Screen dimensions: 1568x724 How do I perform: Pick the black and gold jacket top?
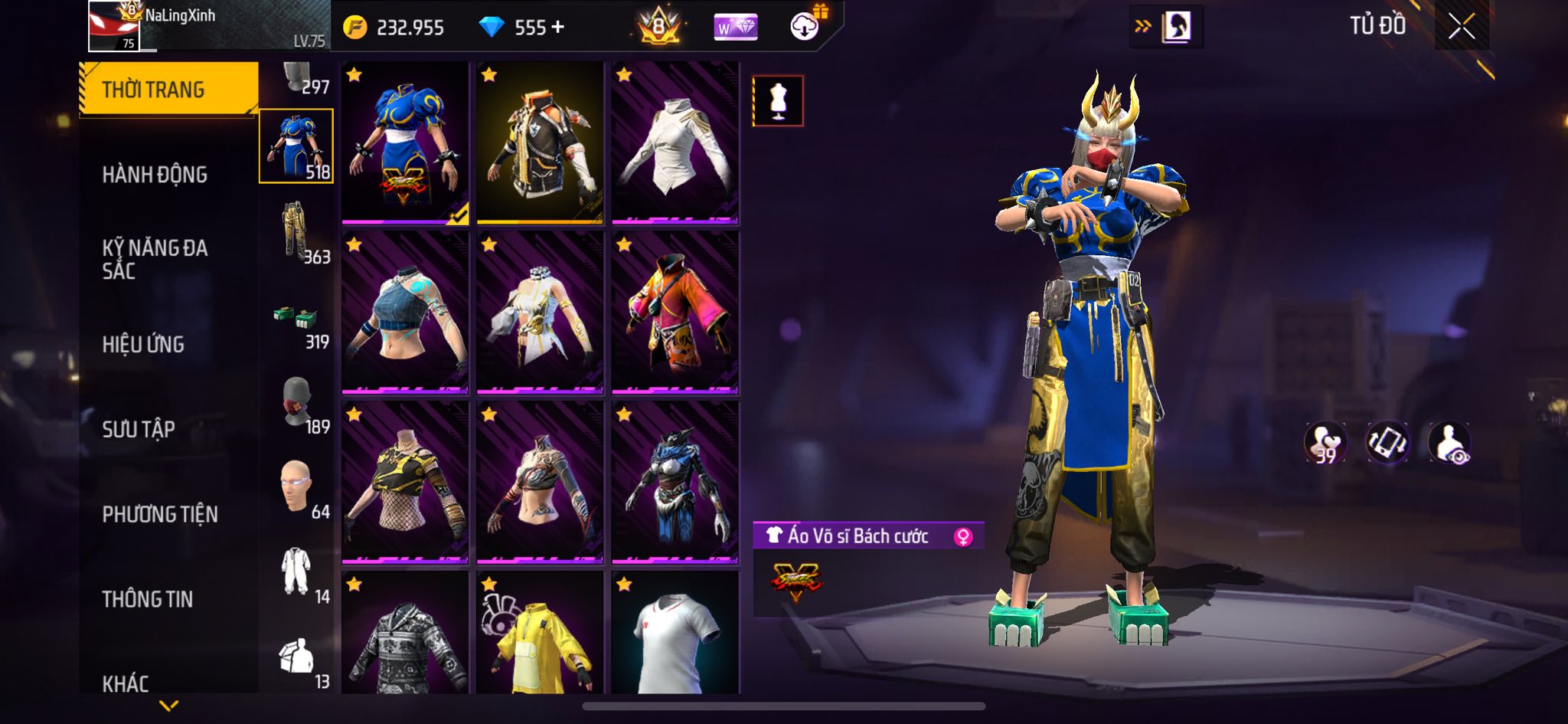pos(540,144)
